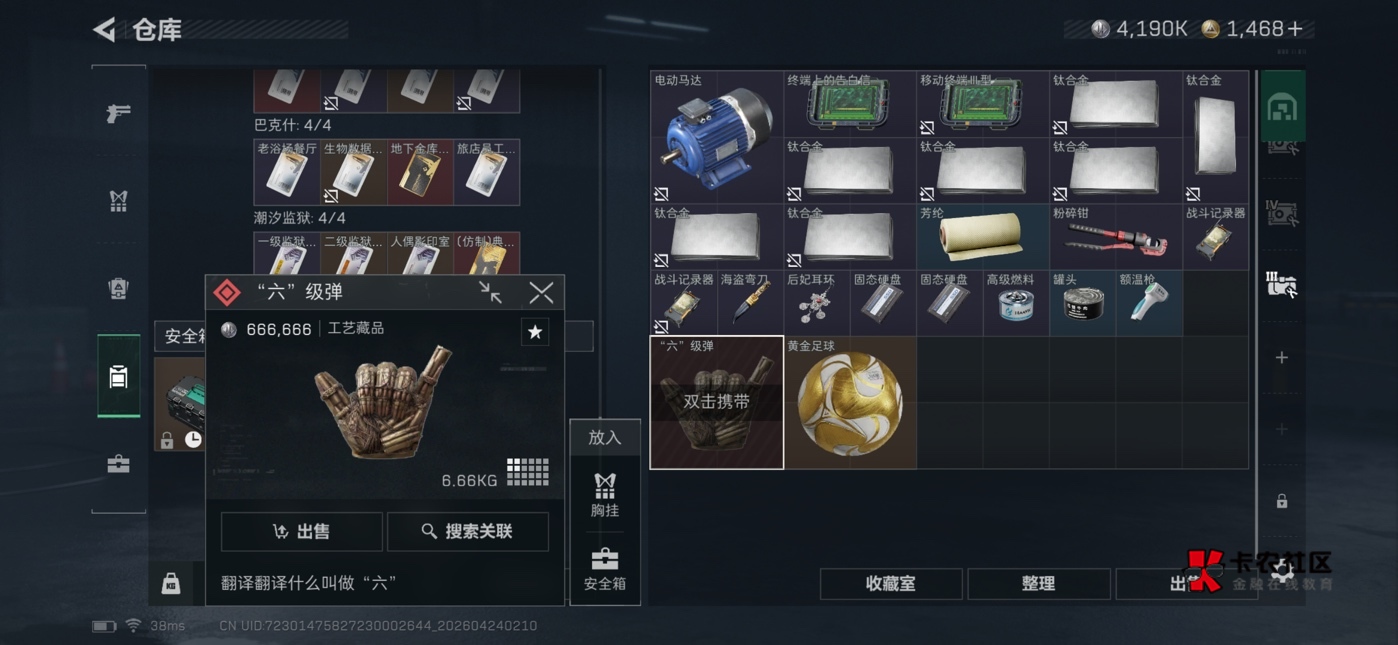The width and height of the screenshot is (1398, 645).
Task: Select the 高级燃料 fuel item
Action: [1015, 303]
